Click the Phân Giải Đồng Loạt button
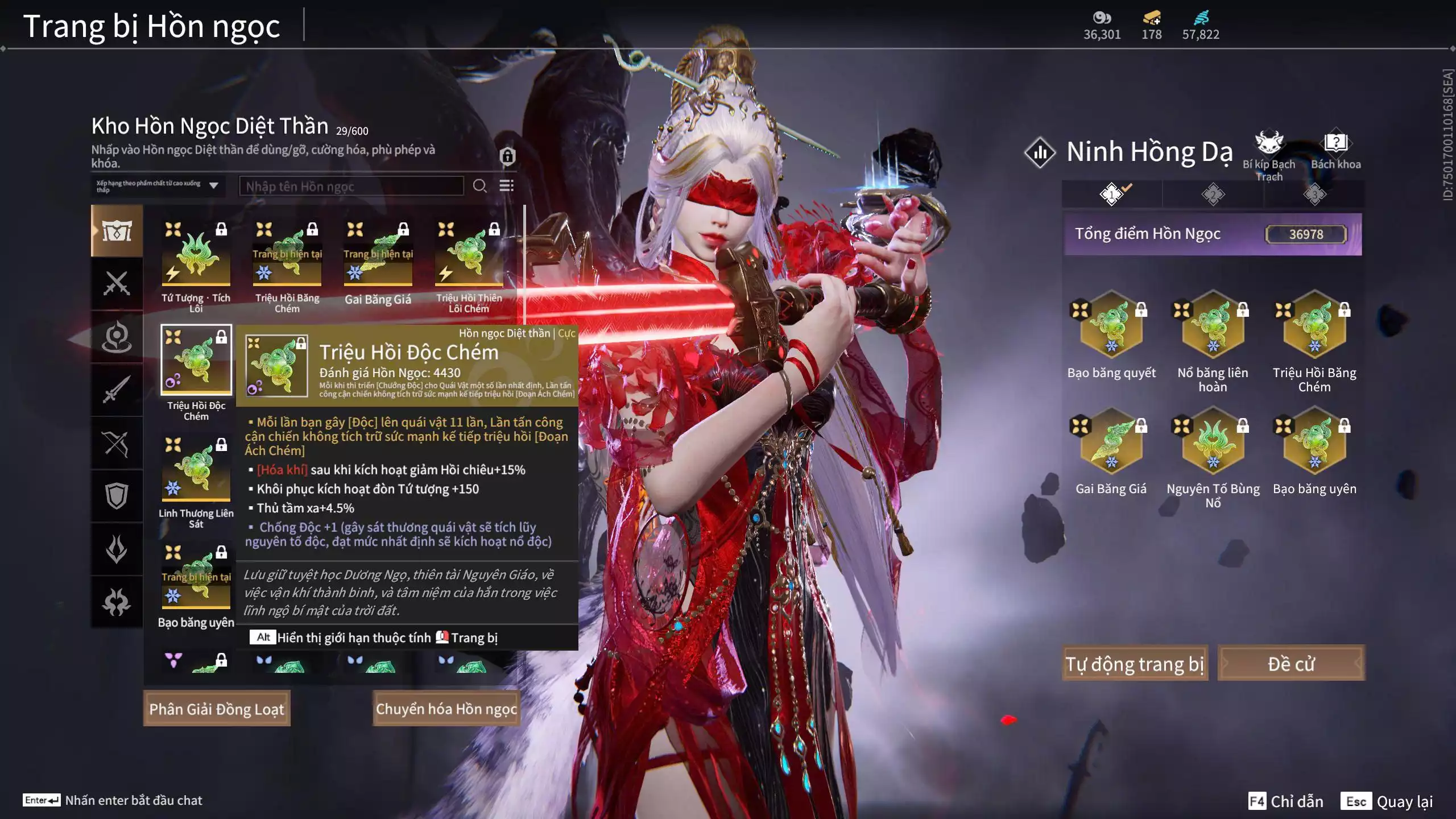The height and width of the screenshot is (819, 1456). [217, 709]
